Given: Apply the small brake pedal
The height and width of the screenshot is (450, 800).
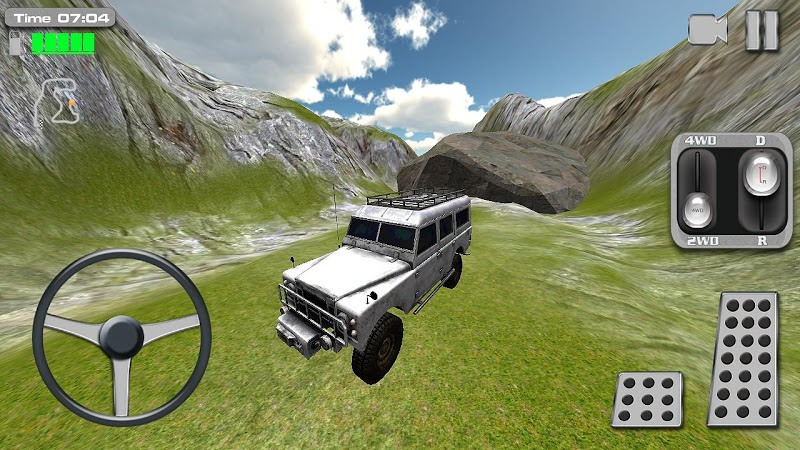Looking at the screenshot, I should pyautogui.click(x=648, y=399).
